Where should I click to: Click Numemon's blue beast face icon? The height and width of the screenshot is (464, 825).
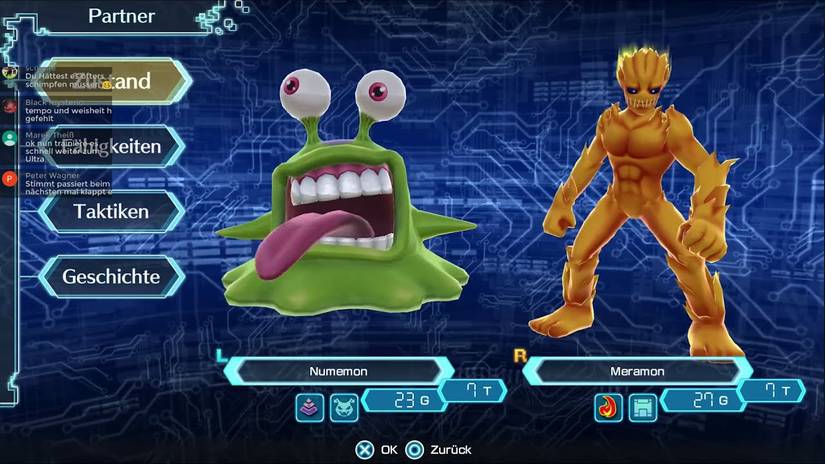(x=343, y=406)
